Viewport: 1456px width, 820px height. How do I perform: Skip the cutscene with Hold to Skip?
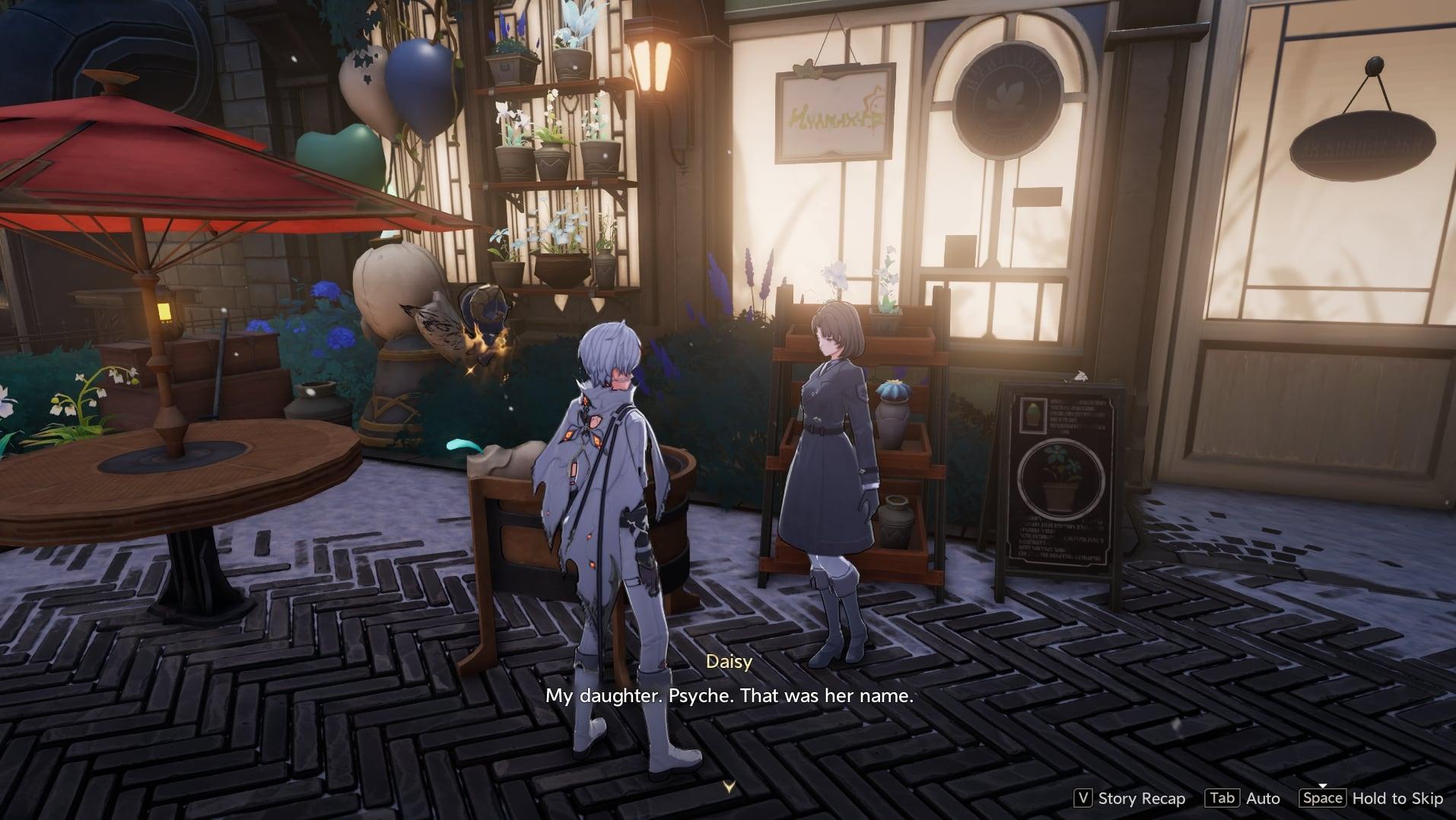pyautogui.click(x=1372, y=798)
